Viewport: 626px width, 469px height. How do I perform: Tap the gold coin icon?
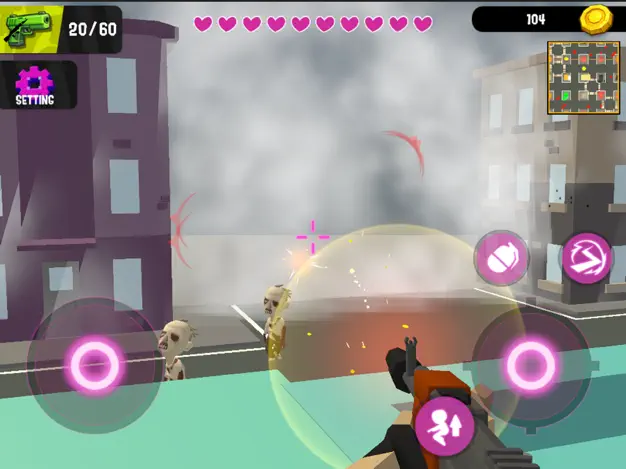[x=596, y=19]
